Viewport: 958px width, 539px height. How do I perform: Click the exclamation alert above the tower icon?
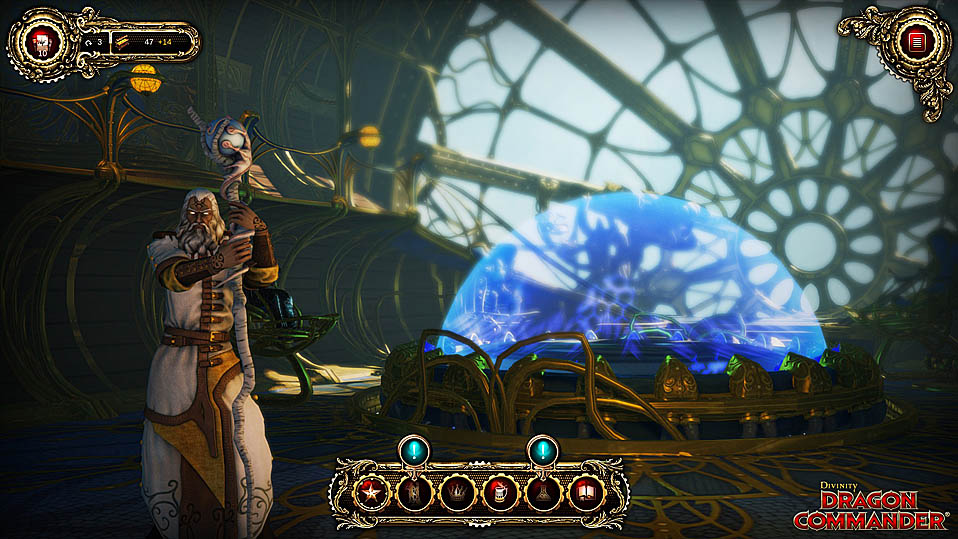414,450
